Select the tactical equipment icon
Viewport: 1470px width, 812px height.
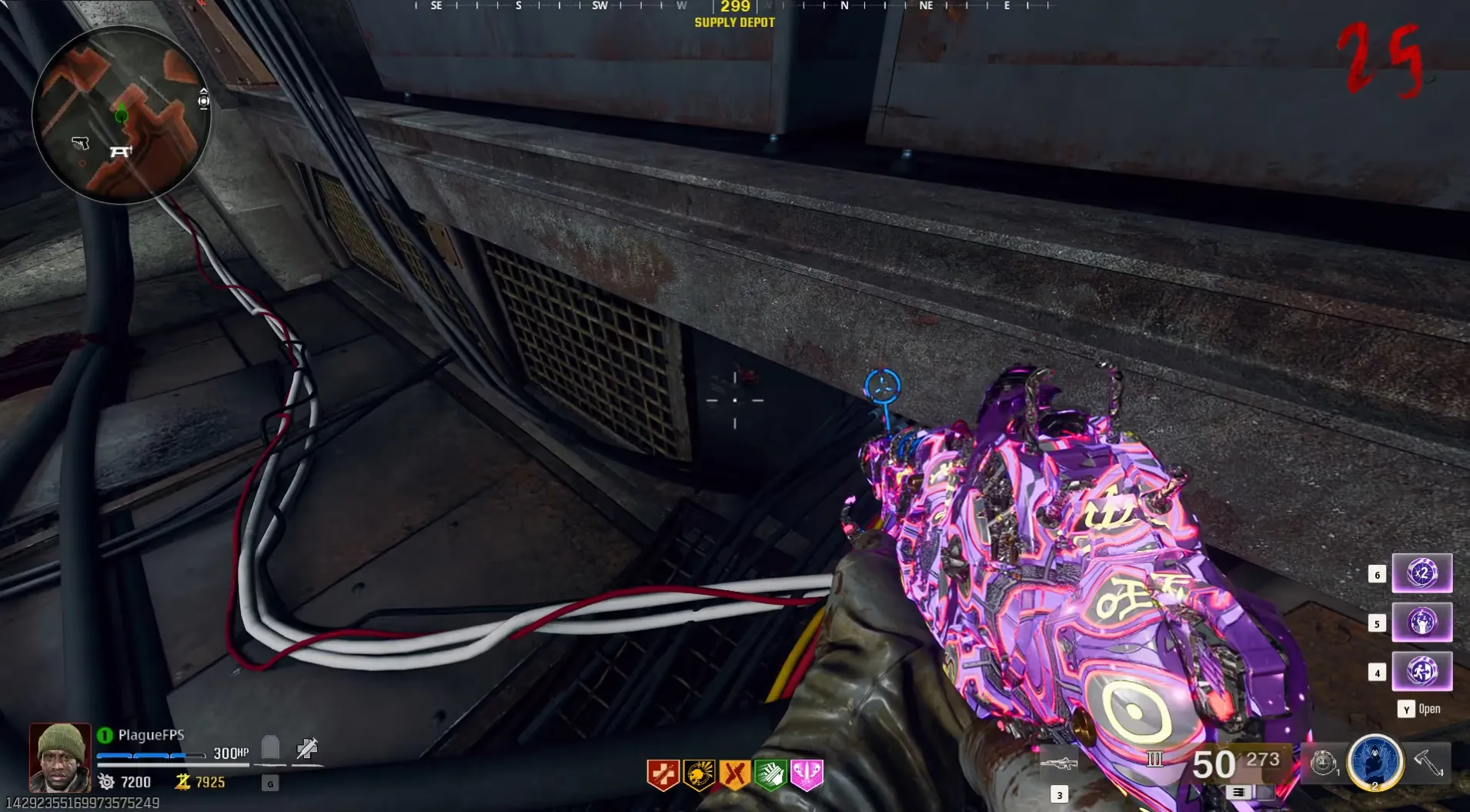(x=1323, y=763)
